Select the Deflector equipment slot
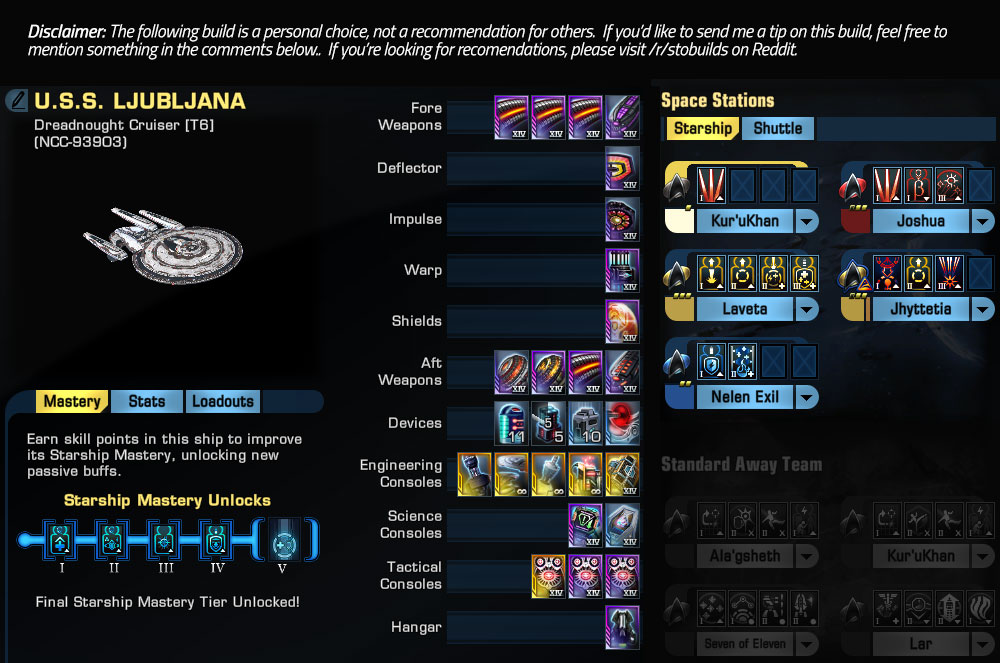This screenshot has height=663, width=1000. 622,168
